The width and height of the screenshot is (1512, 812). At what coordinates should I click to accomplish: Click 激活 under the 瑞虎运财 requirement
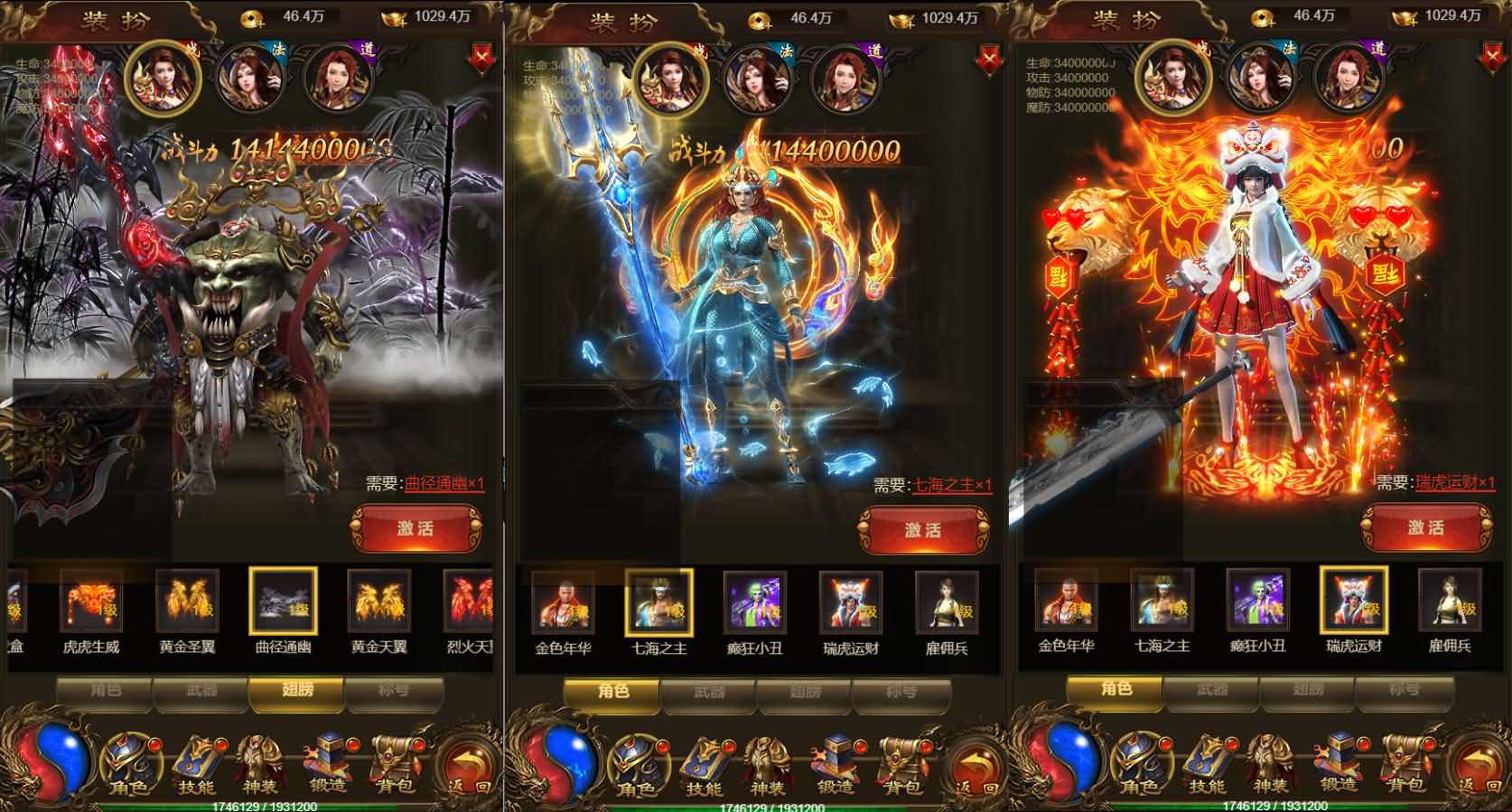click(x=1426, y=527)
